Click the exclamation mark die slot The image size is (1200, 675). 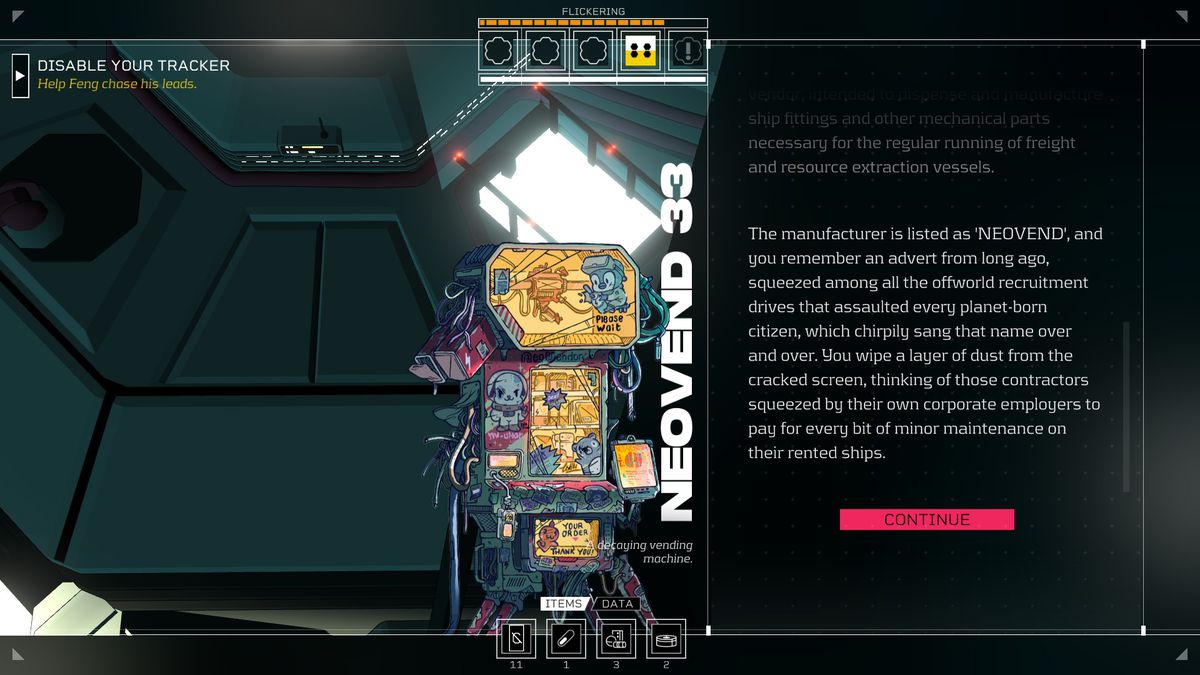(x=687, y=50)
